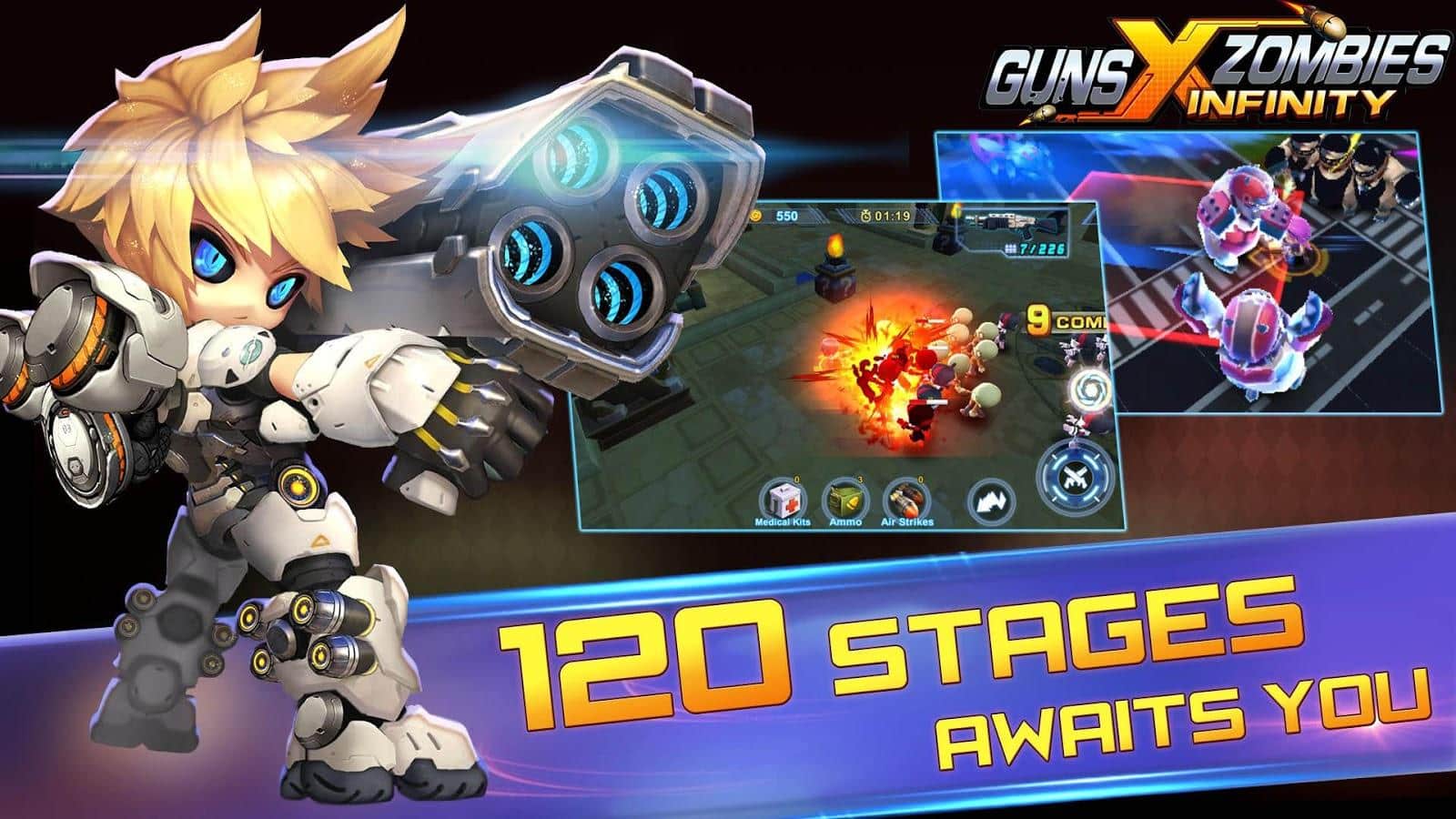
Task: Select the Medical Kits item icon
Action: pyautogui.click(x=783, y=499)
